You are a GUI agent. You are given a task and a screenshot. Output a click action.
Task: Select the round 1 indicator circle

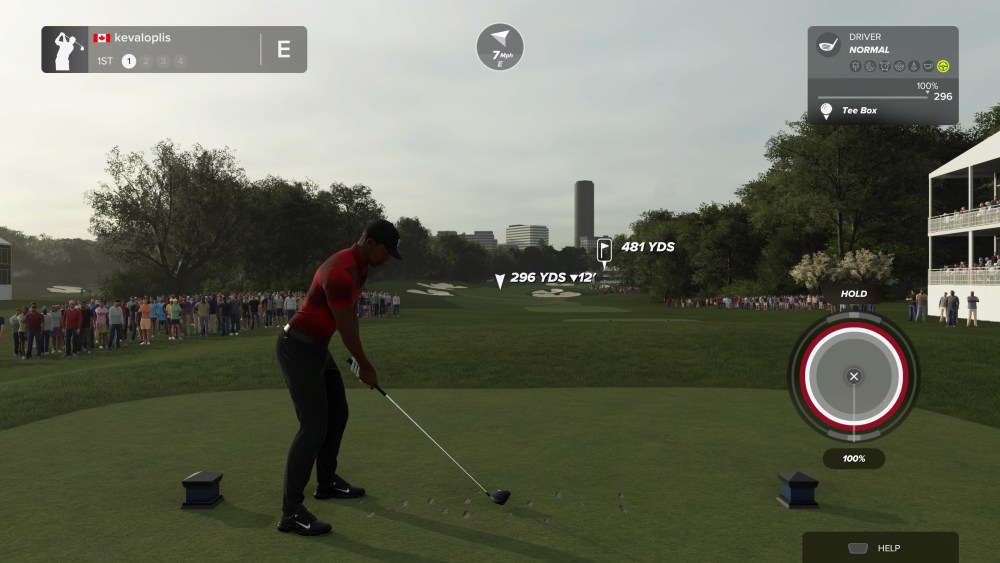129,61
